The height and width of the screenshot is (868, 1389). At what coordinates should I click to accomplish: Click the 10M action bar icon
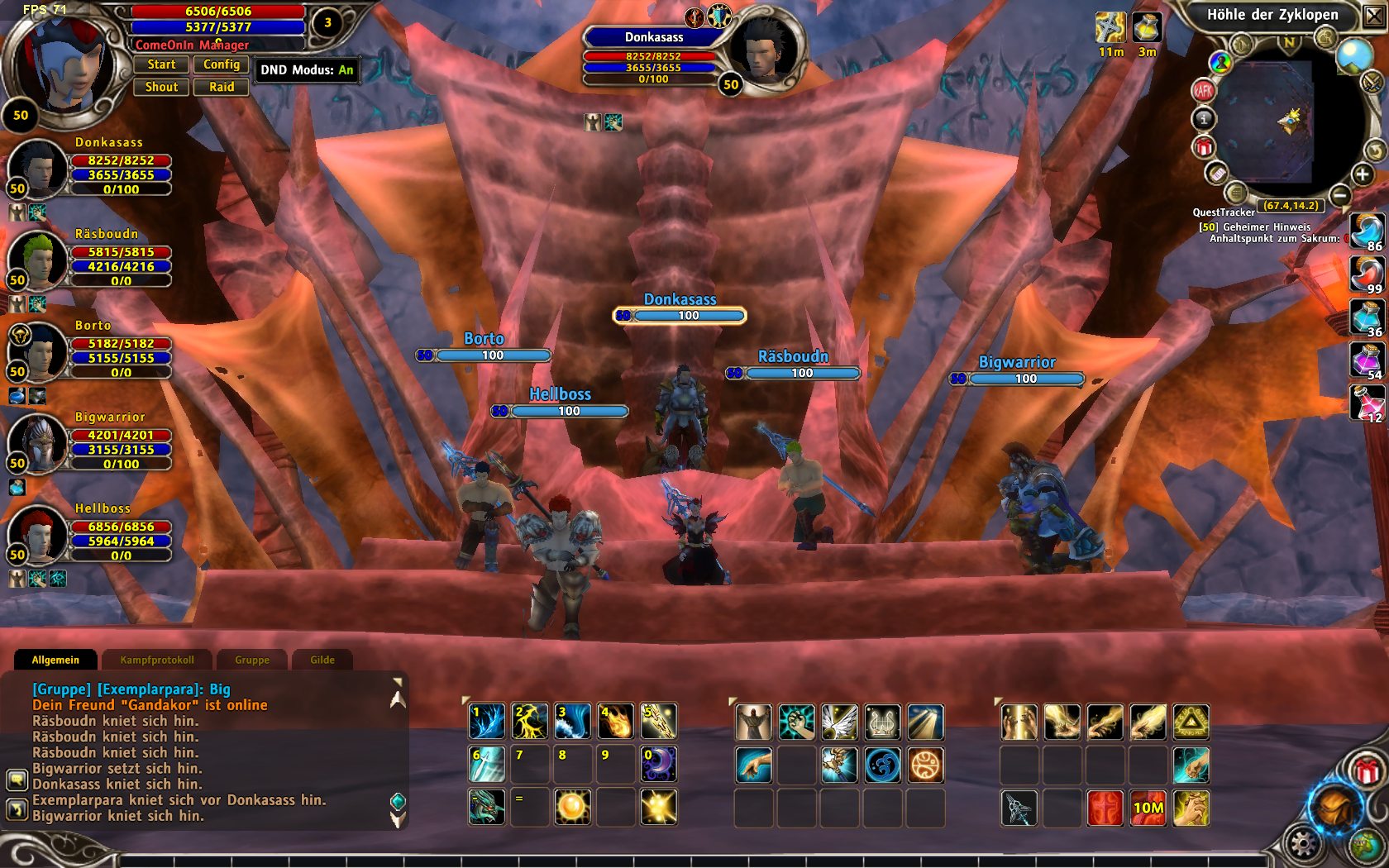click(1148, 808)
